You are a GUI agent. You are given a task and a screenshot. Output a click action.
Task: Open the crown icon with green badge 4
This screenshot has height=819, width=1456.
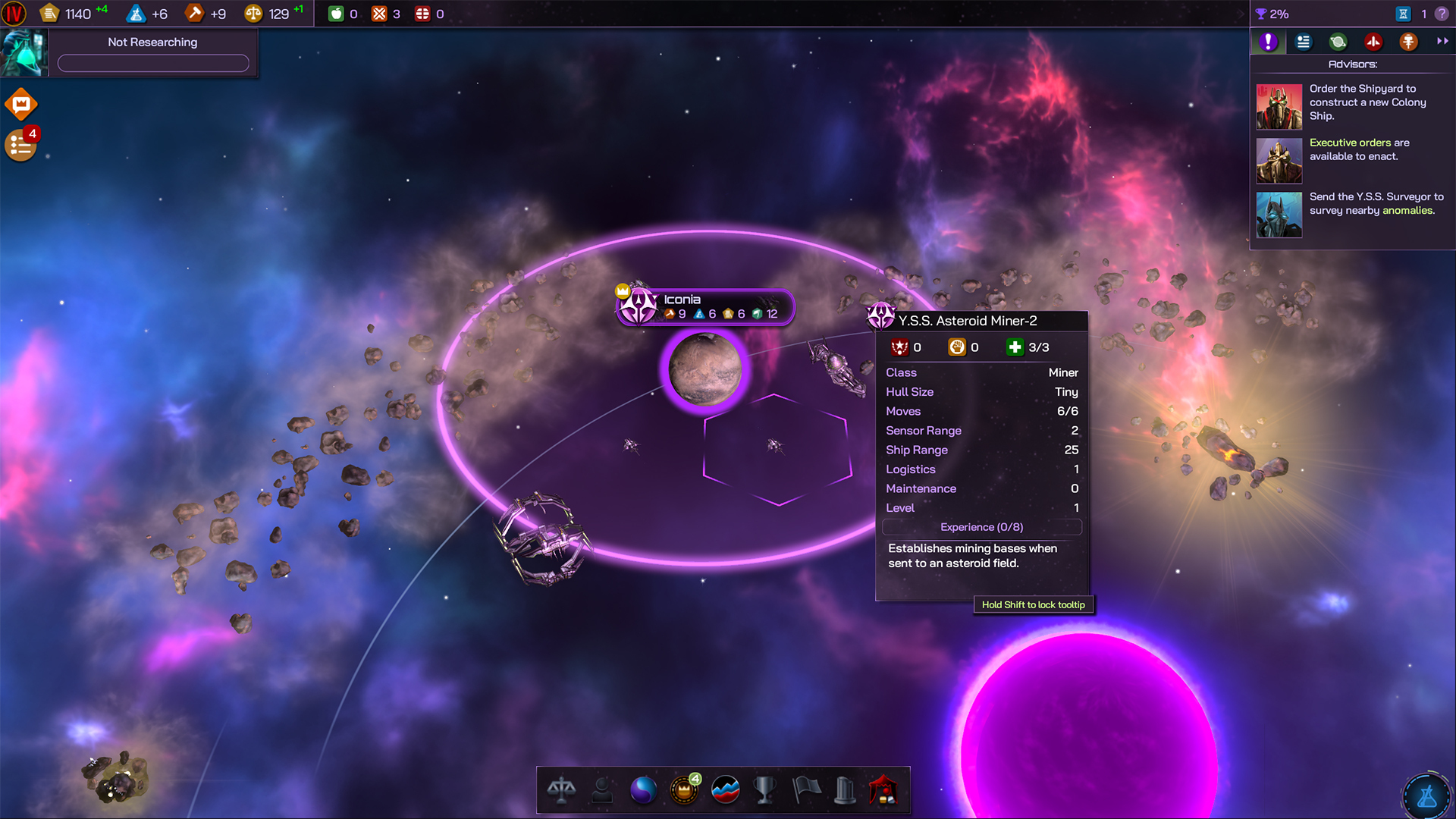click(684, 790)
